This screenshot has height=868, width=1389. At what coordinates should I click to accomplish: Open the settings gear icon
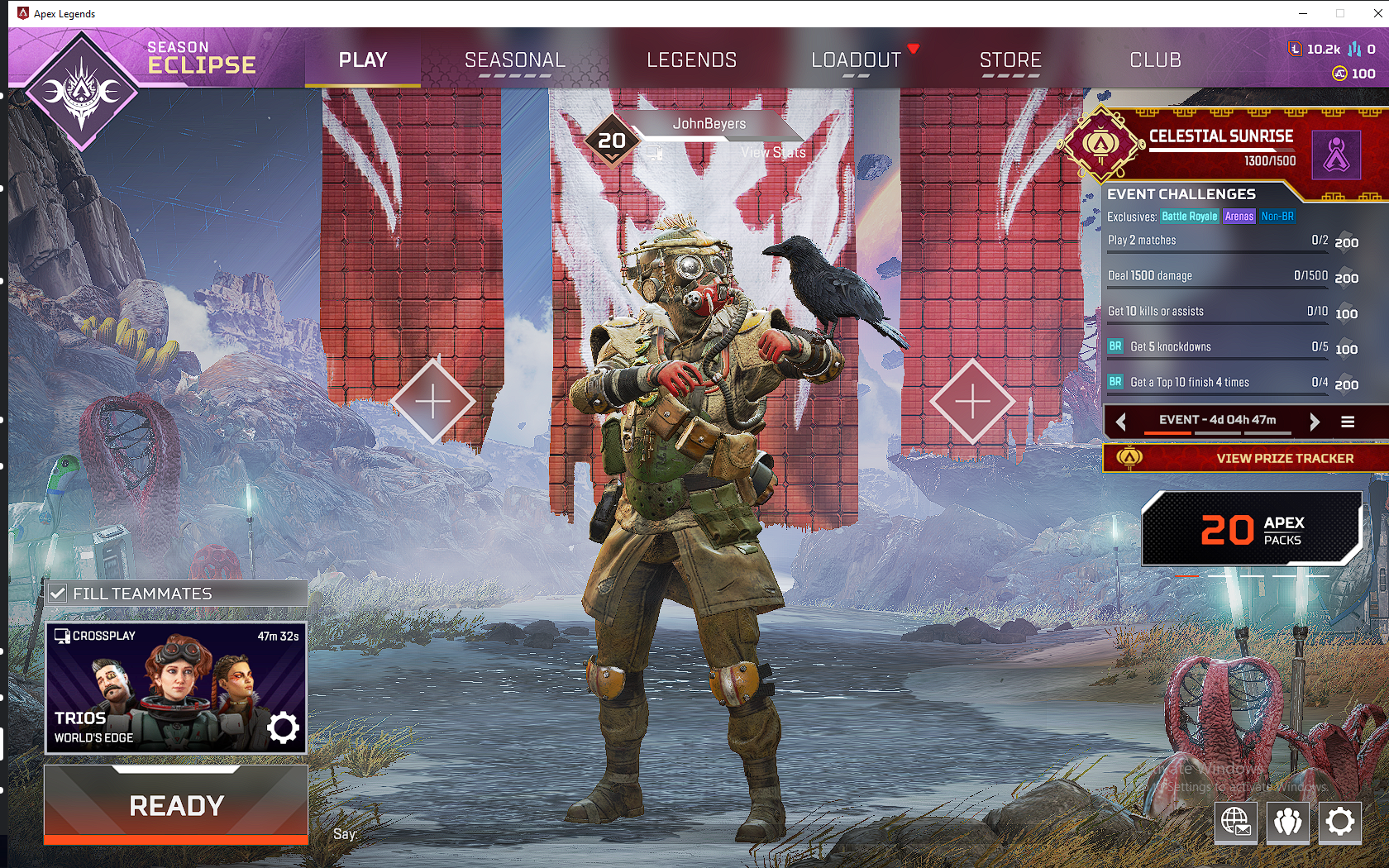[1339, 822]
